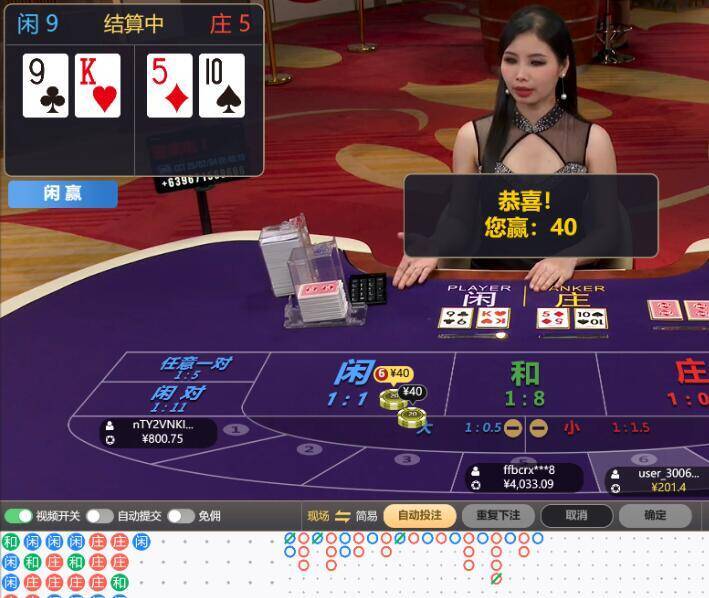Toggle the 视频开关 video switch

click(x=19, y=516)
